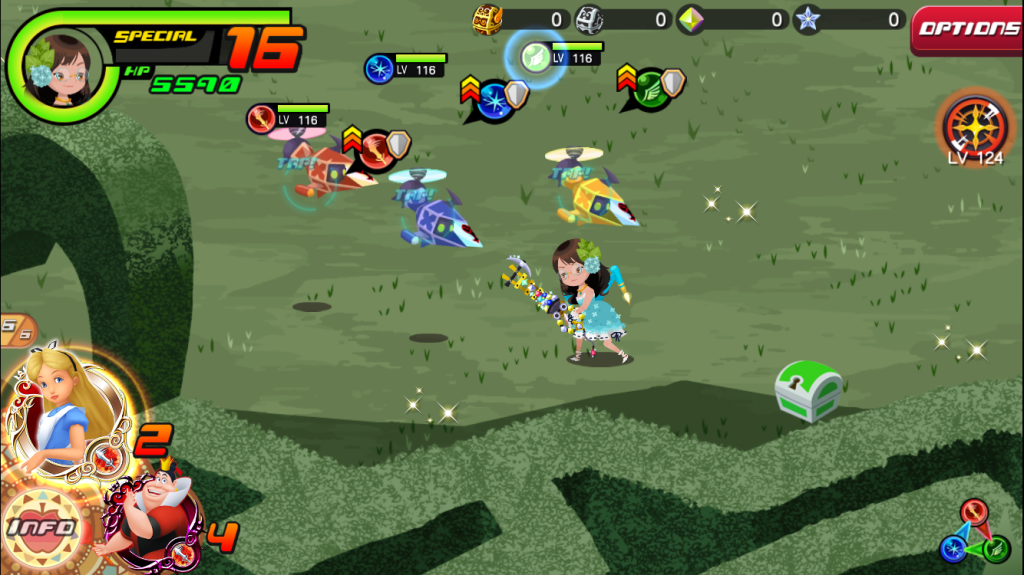Screen dimensions: 1024x575
Task: Choose the Queen of Hearts medal
Action: [x=150, y=514]
